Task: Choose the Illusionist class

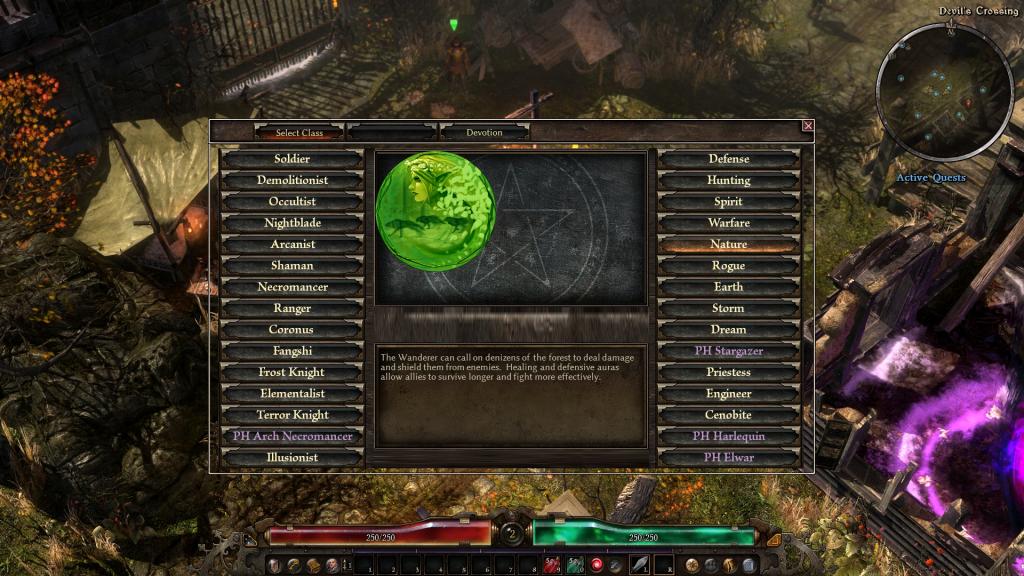Action: tap(292, 457)
